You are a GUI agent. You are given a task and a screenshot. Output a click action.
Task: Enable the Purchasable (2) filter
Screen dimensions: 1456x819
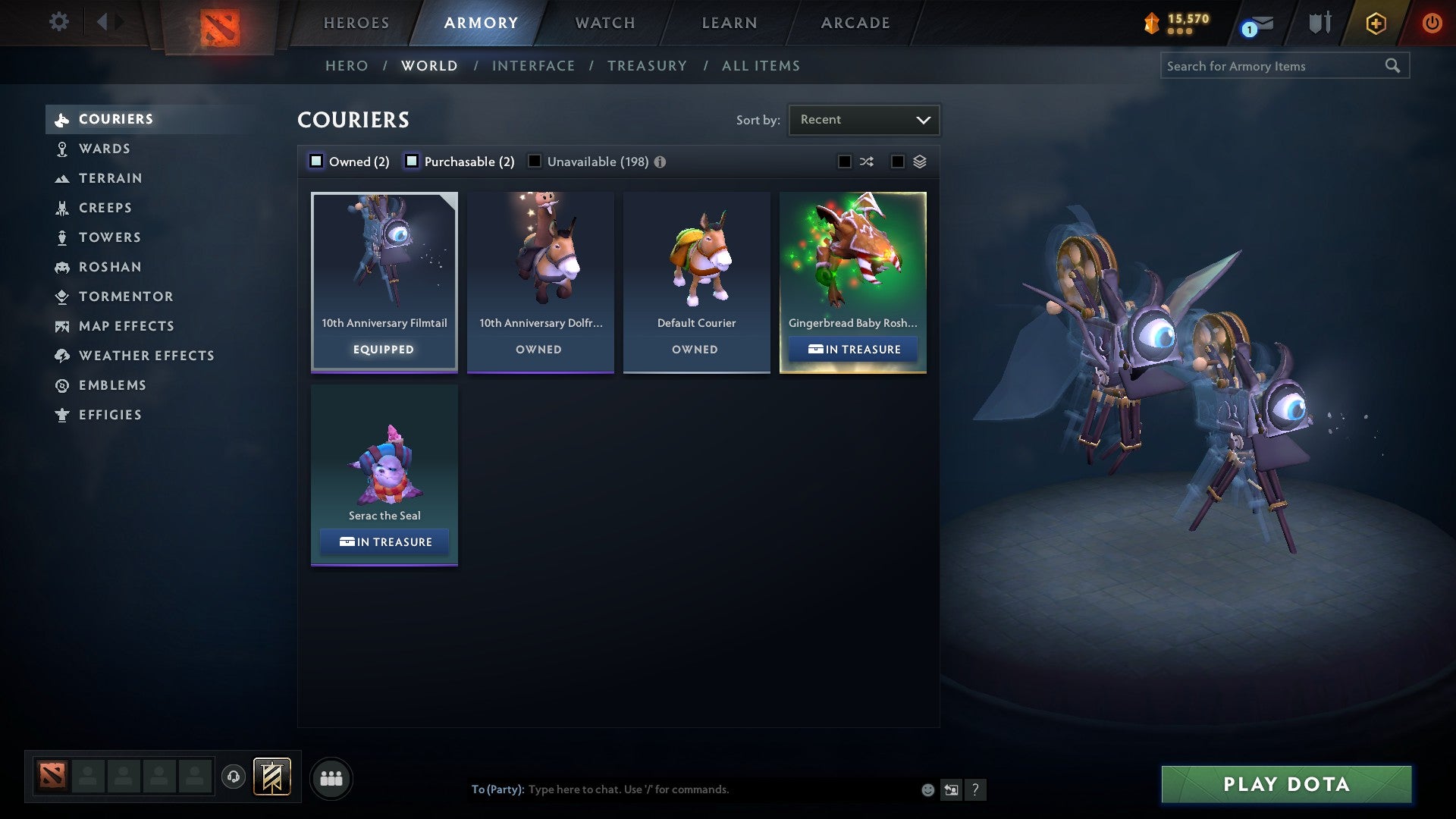coord(413,162)
